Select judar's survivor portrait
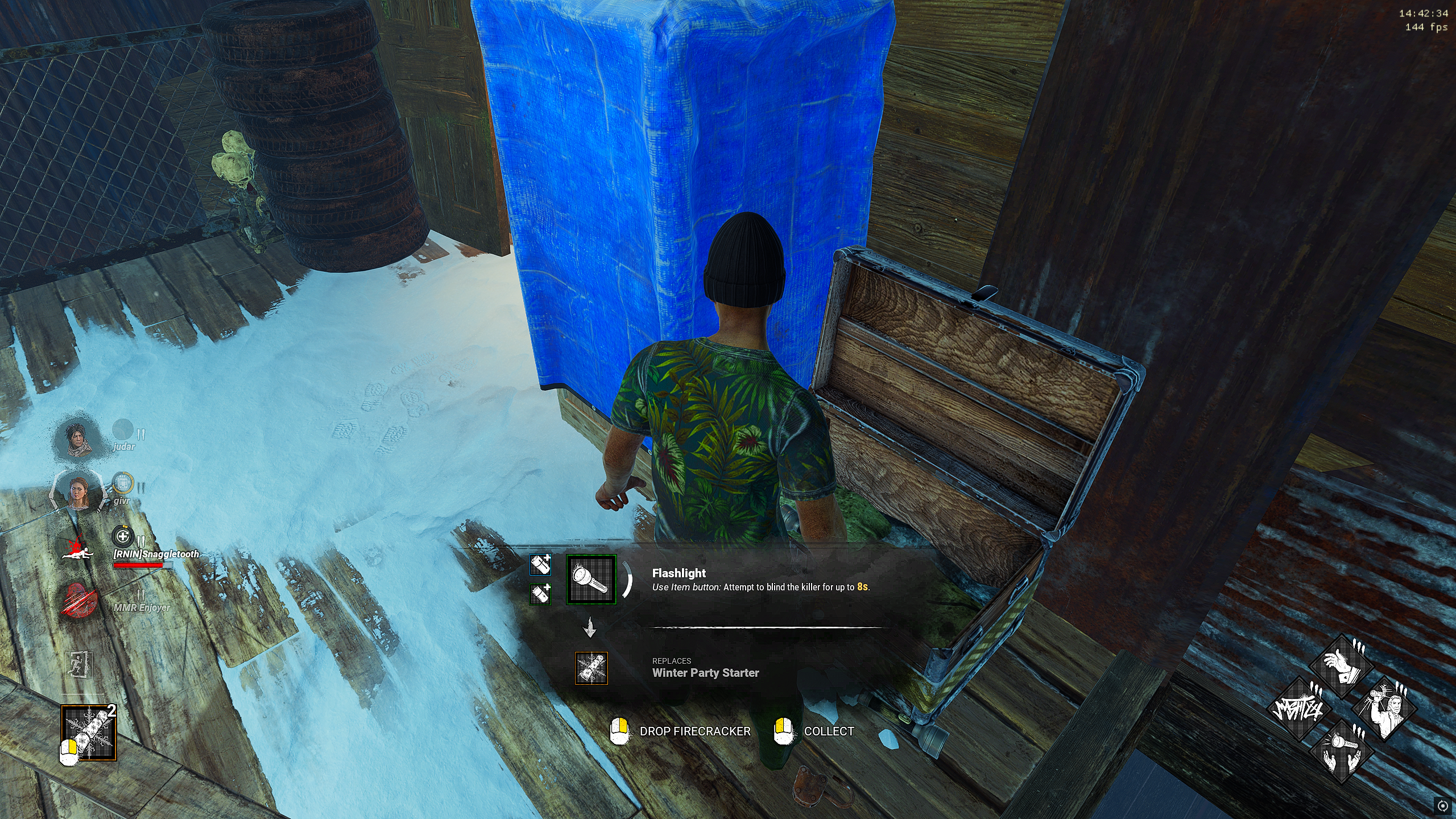The height and width of the screenshot is (819, 1456). (79, 439)
